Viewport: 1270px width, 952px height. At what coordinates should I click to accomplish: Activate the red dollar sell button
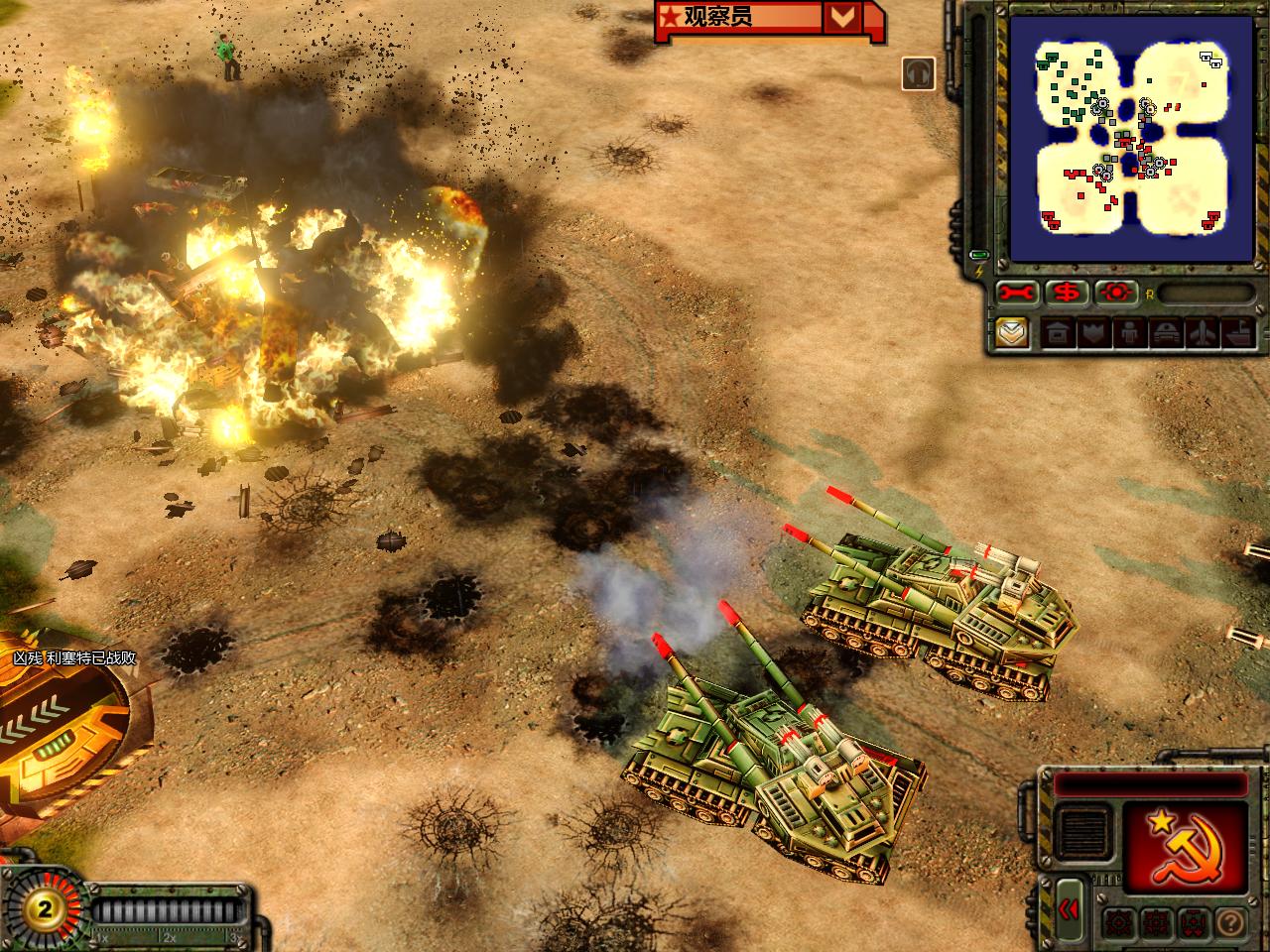(1068, 294)
